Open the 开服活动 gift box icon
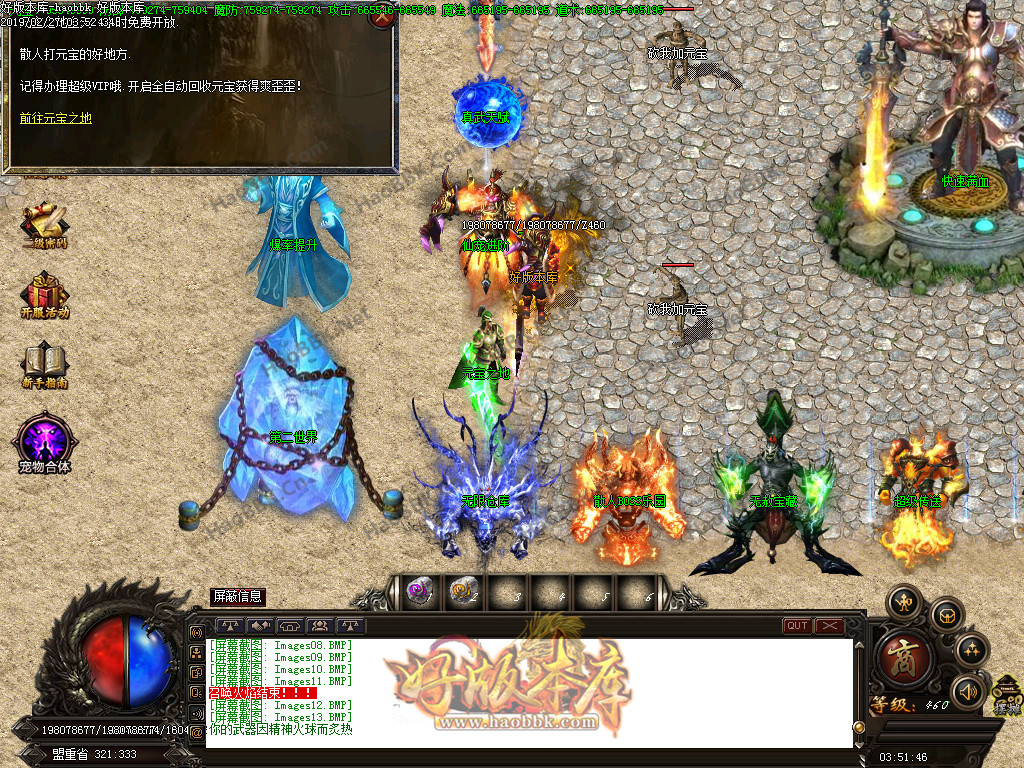This screenshot has height=768, width=1024. [44, 295]
